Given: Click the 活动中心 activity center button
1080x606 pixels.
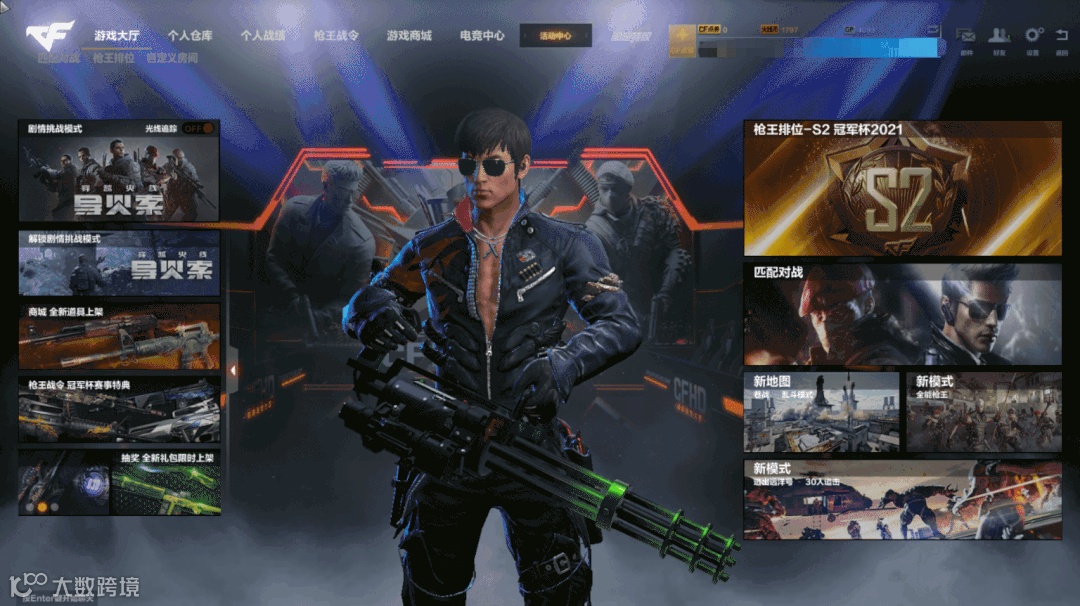Looking at the screenshot, I should pyautogui.click(x=555, y=36).
